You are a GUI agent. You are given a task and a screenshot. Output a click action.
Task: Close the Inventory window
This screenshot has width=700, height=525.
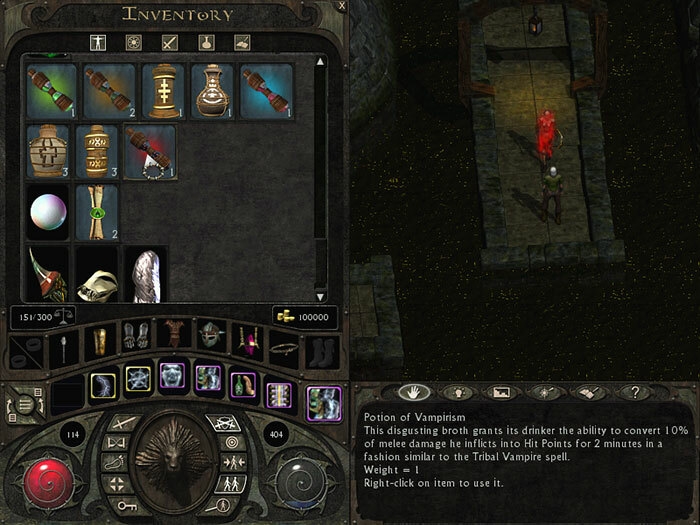(x=342, y=6)
